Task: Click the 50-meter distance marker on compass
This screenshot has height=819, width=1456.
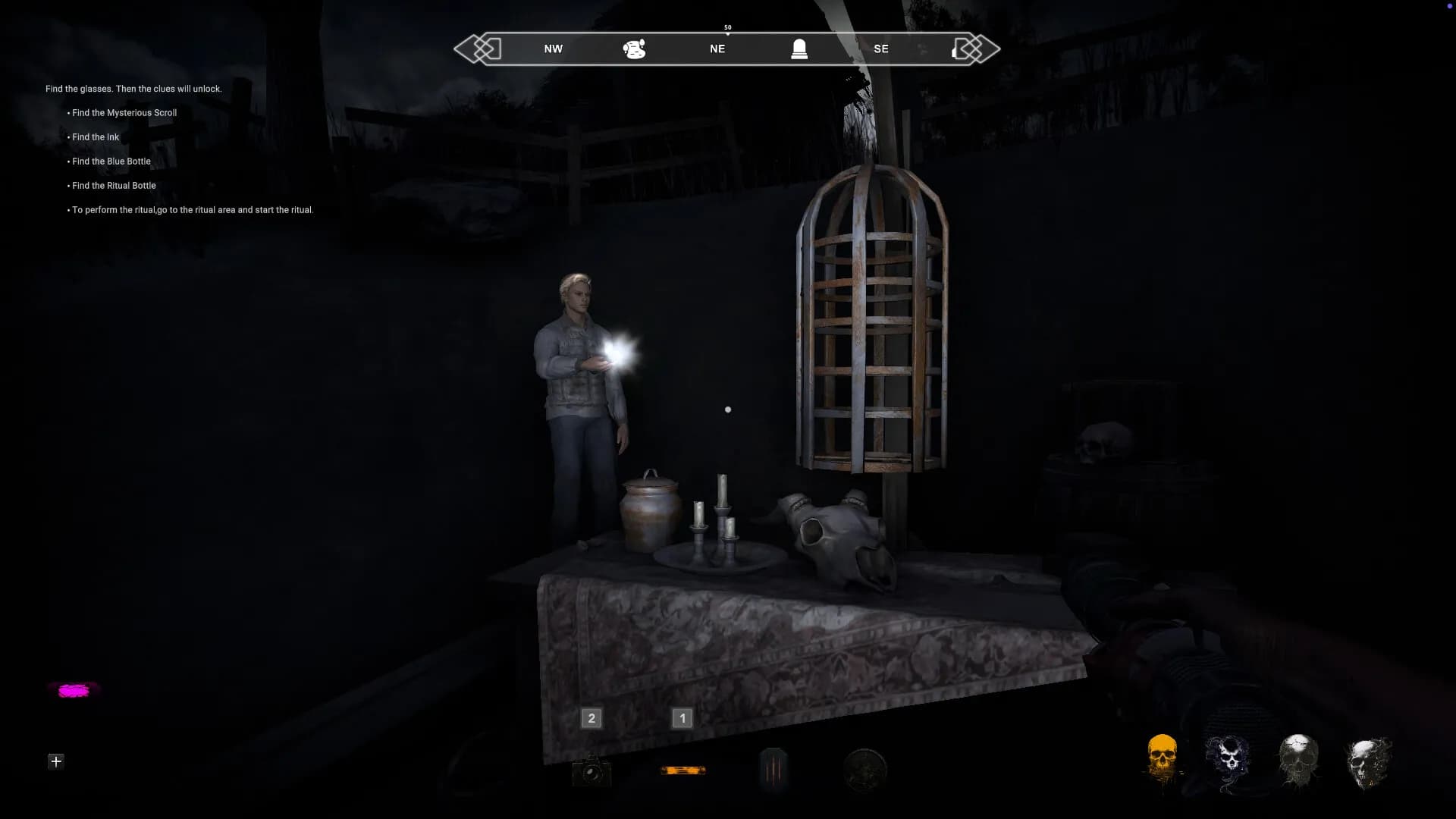Action: pyautogui.click(x=727, y=27)
